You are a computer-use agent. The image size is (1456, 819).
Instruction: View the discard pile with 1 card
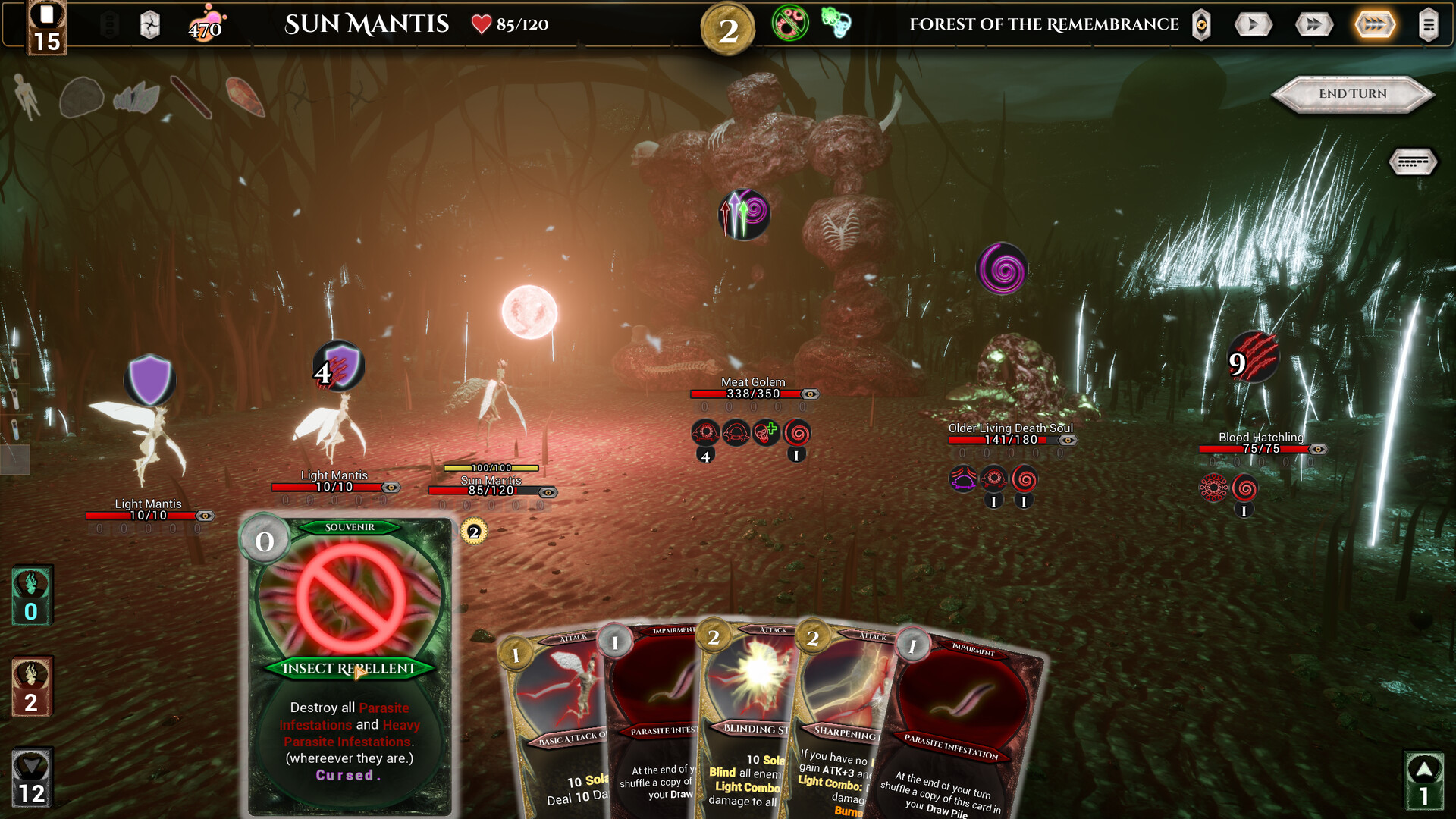coord(1423,781)
